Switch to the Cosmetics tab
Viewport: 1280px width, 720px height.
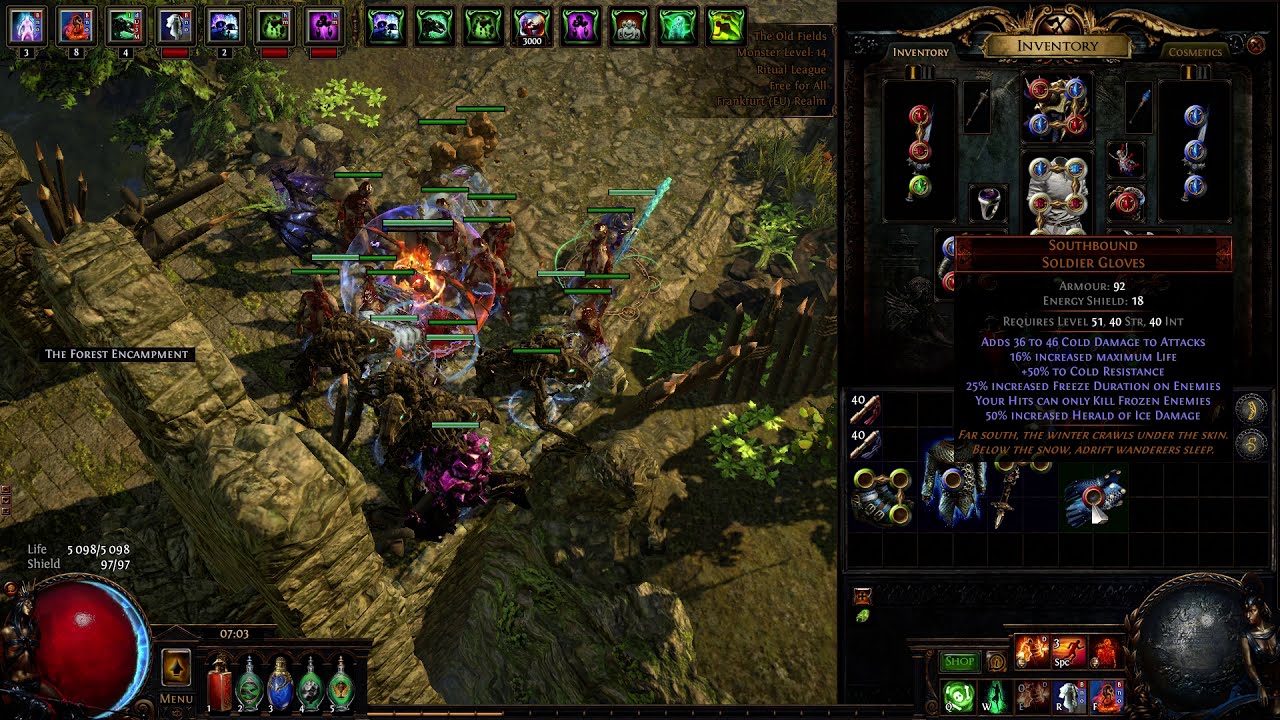[x=1196, y=52]
